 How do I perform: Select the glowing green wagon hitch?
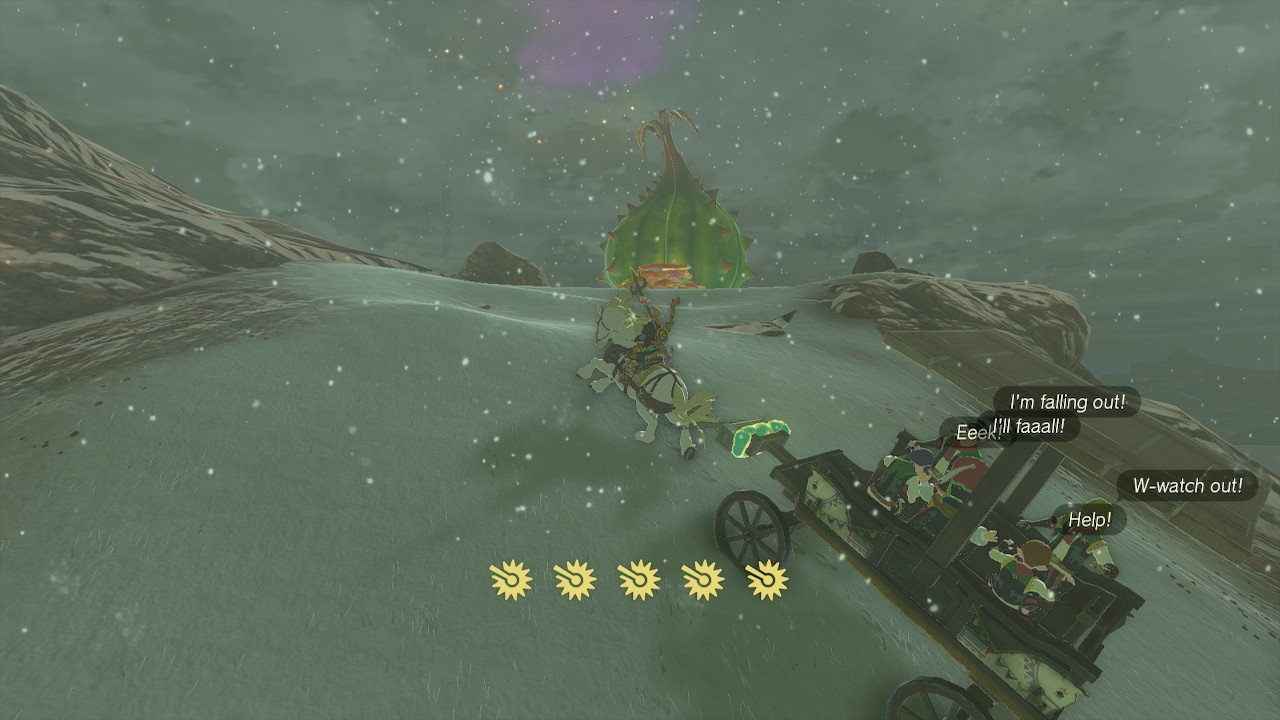(x=762, y=438)
